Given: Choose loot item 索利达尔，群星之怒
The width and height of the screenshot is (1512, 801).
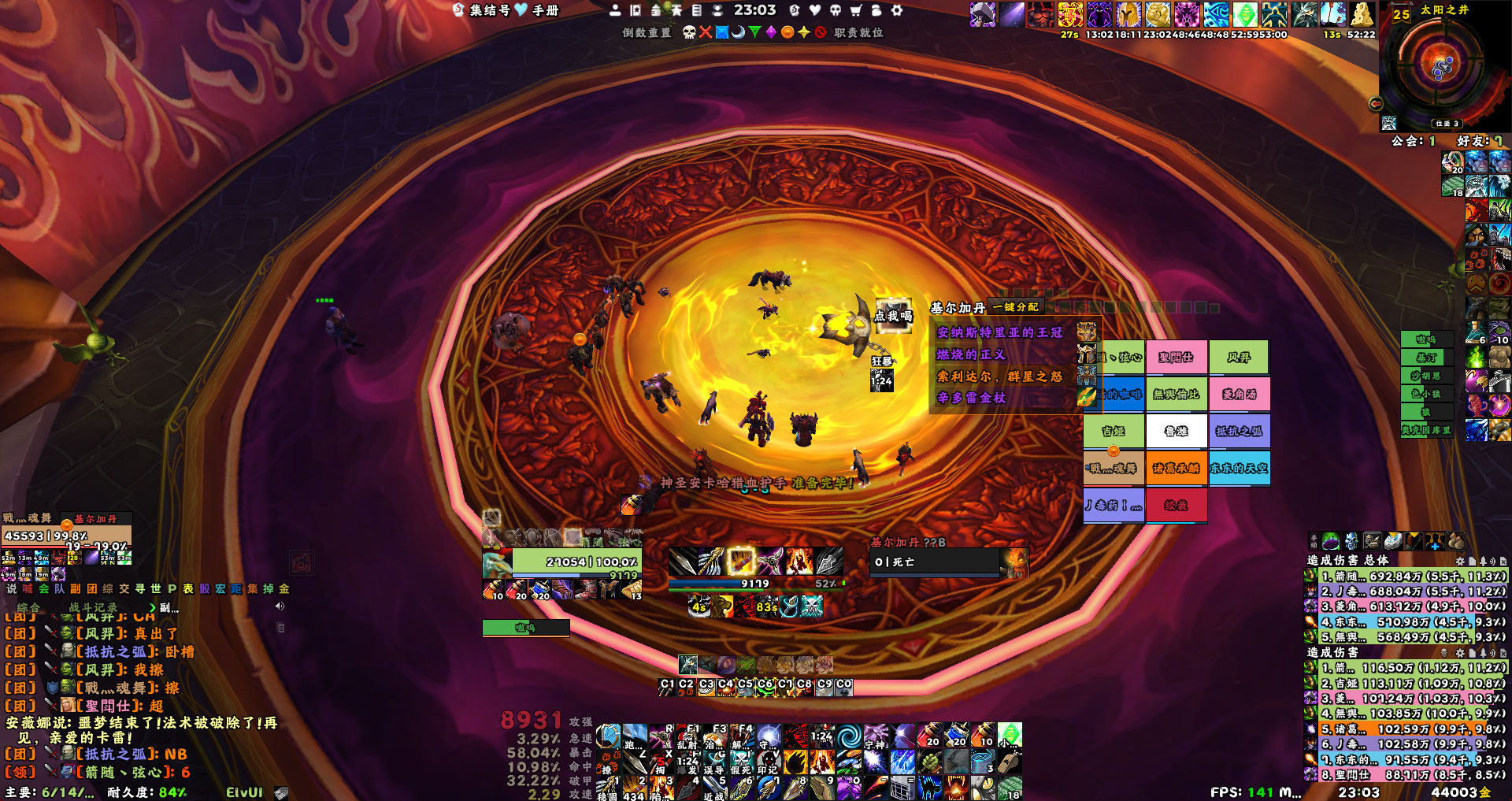Looking at the screenshot, I should pyautogui.click(x=999, y=376).
